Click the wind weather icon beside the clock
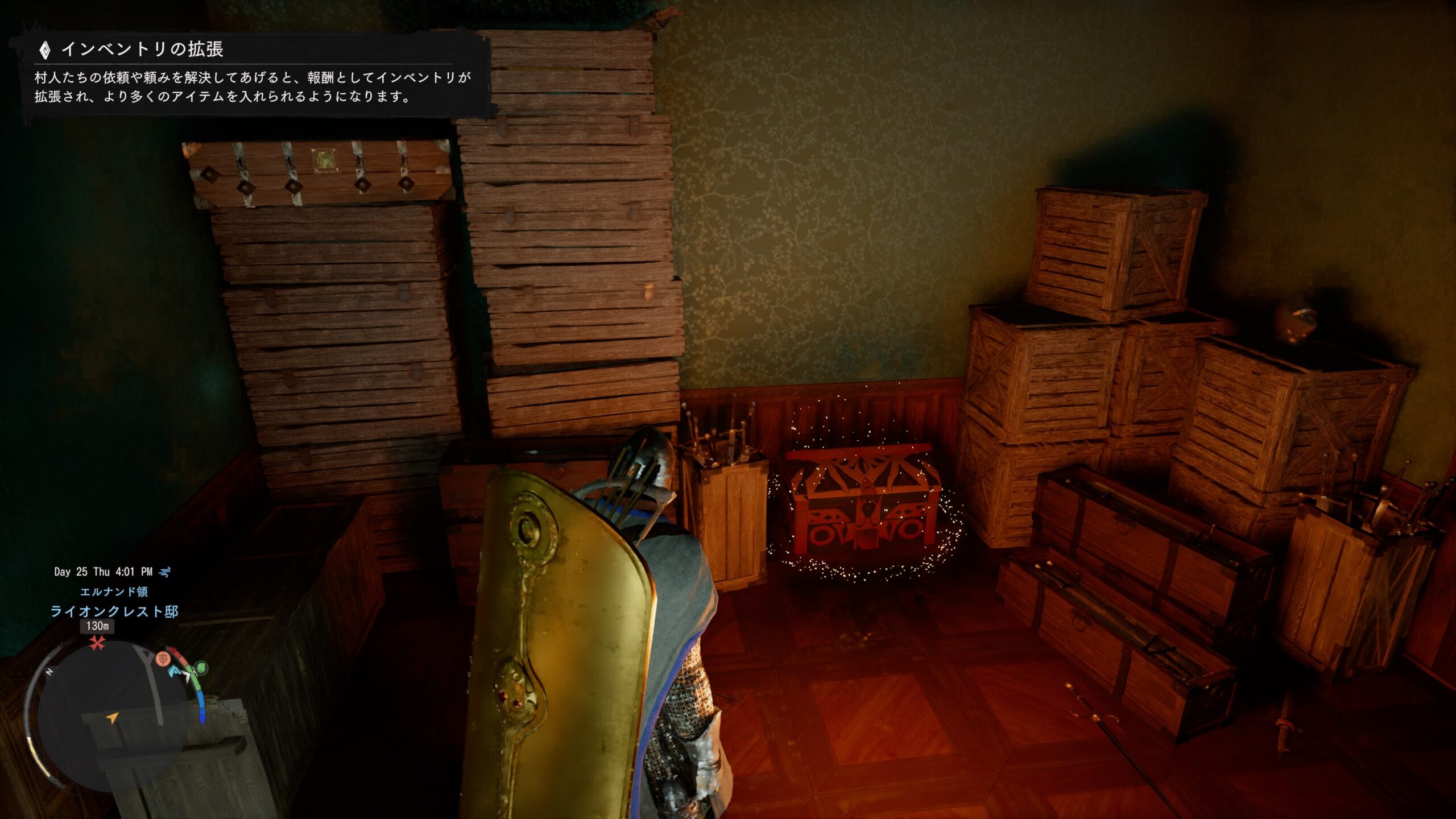 [x=165, y=572]
